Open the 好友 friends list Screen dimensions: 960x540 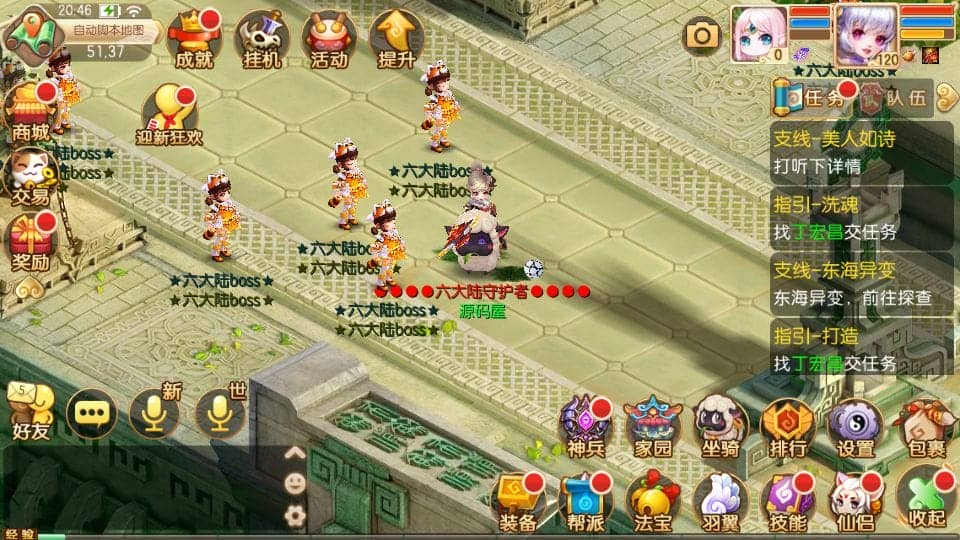[x=30, y=412]
